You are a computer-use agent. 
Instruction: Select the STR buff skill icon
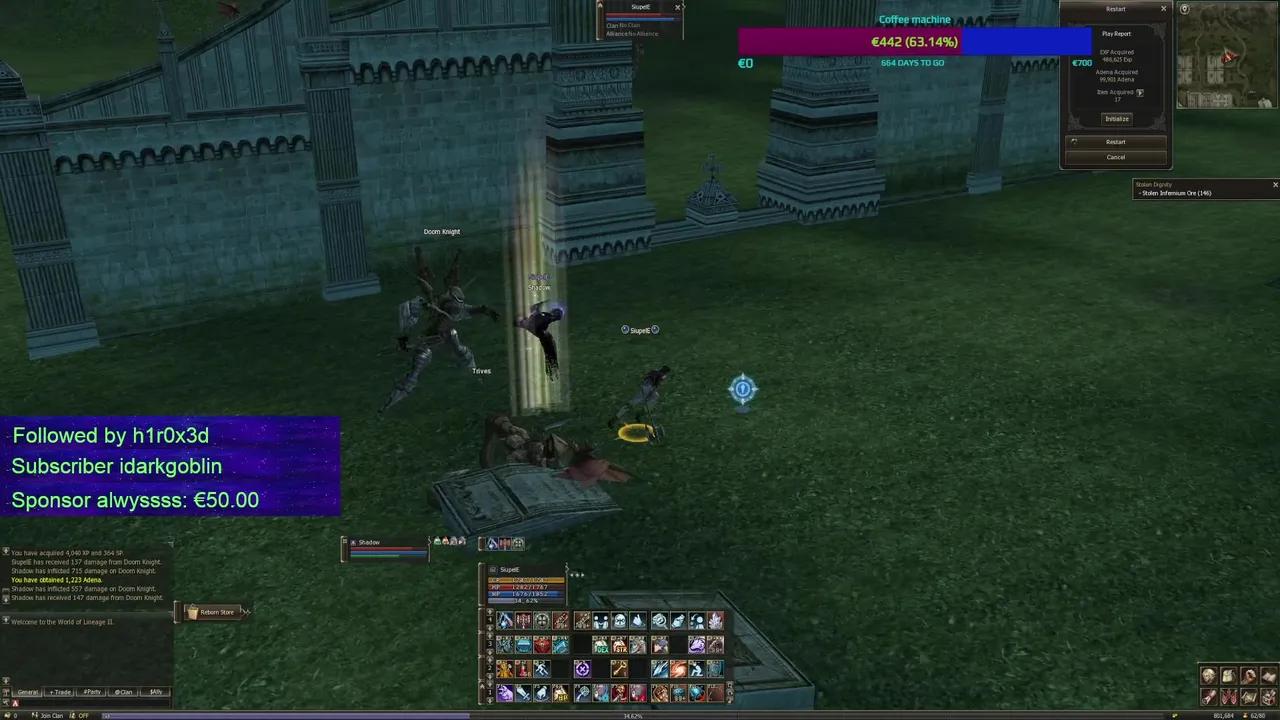click(x=619, y=647)
